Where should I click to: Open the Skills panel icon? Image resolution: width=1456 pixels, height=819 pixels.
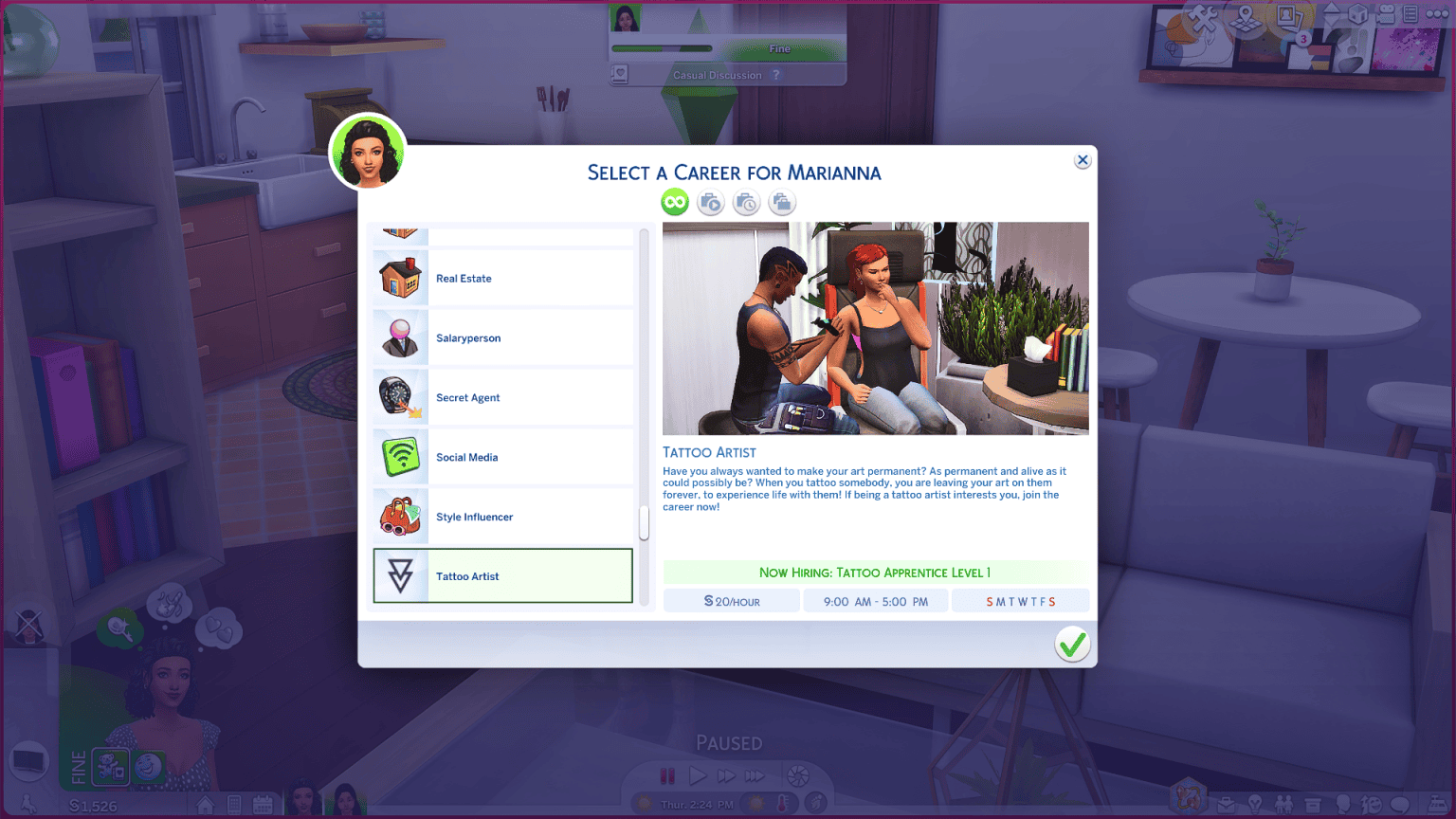click(x=1344, y=804)
